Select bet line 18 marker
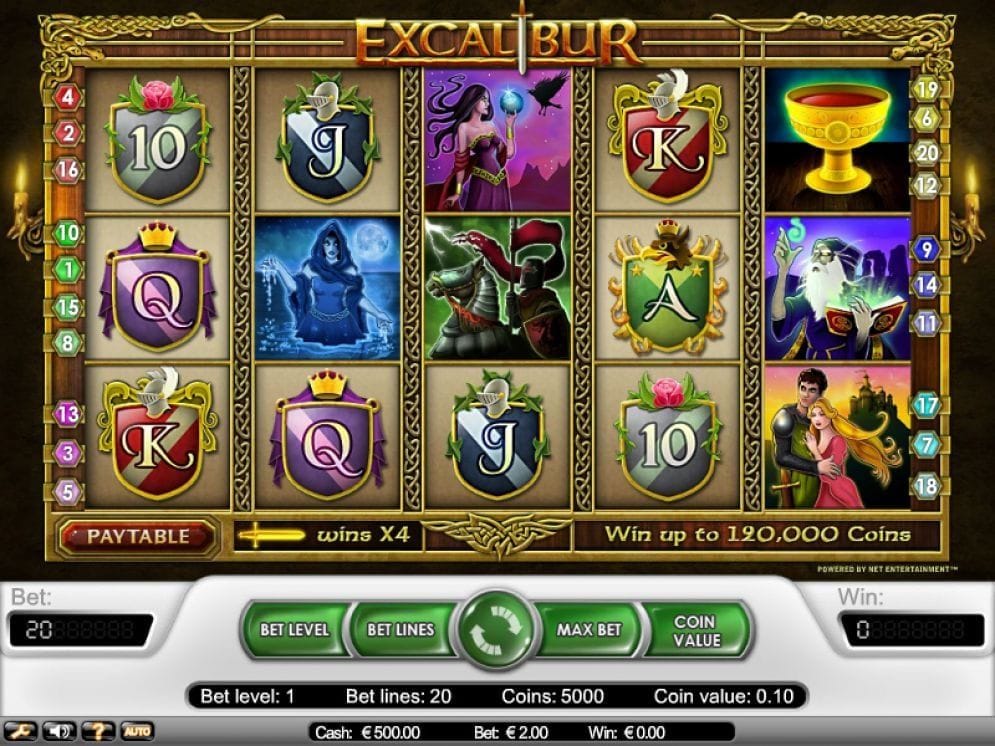This screenshot has width=995, height=746. click(x=927, y=485)
